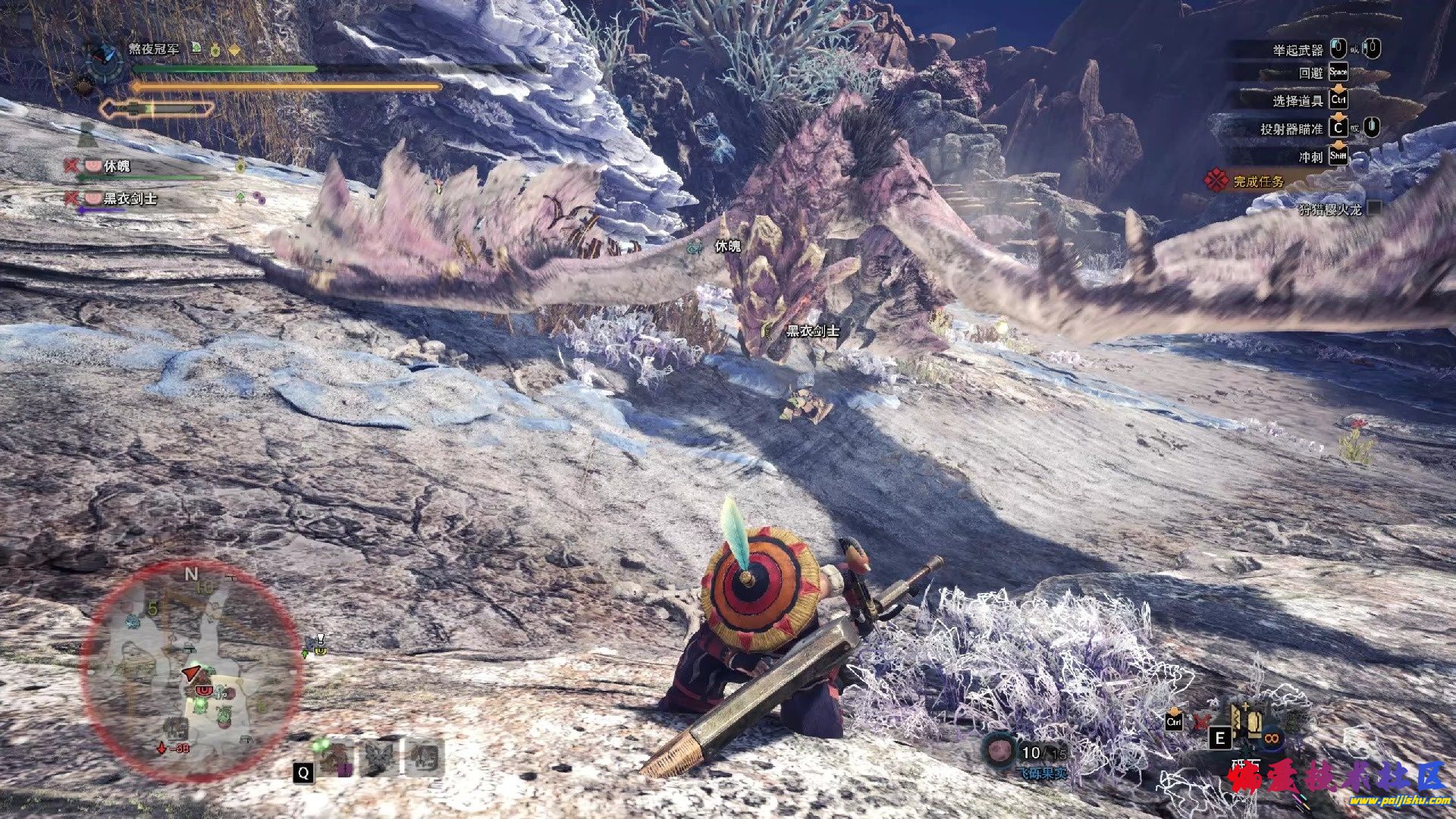Select party member 休魄 in the list
Screen dimensions: 1456x819
[116, 166]
